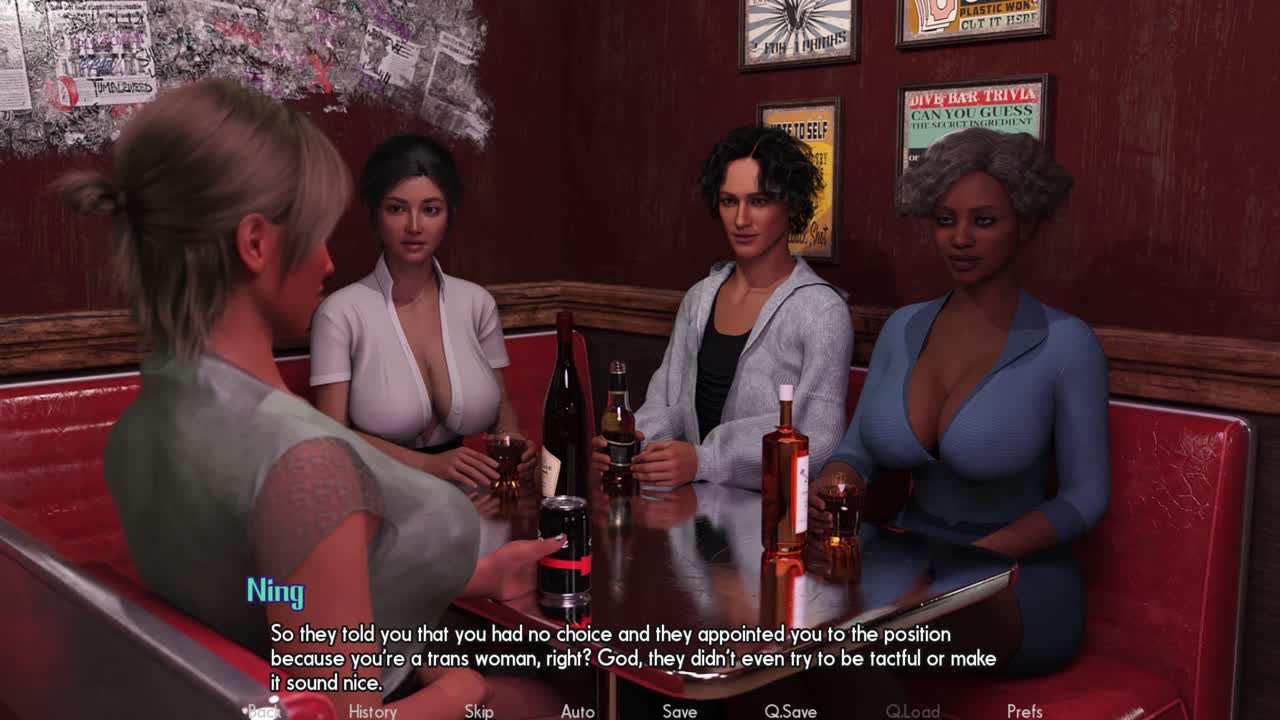Click the Ning name label
Viewport: 1280px width, 720px height.
click(277, 592)
